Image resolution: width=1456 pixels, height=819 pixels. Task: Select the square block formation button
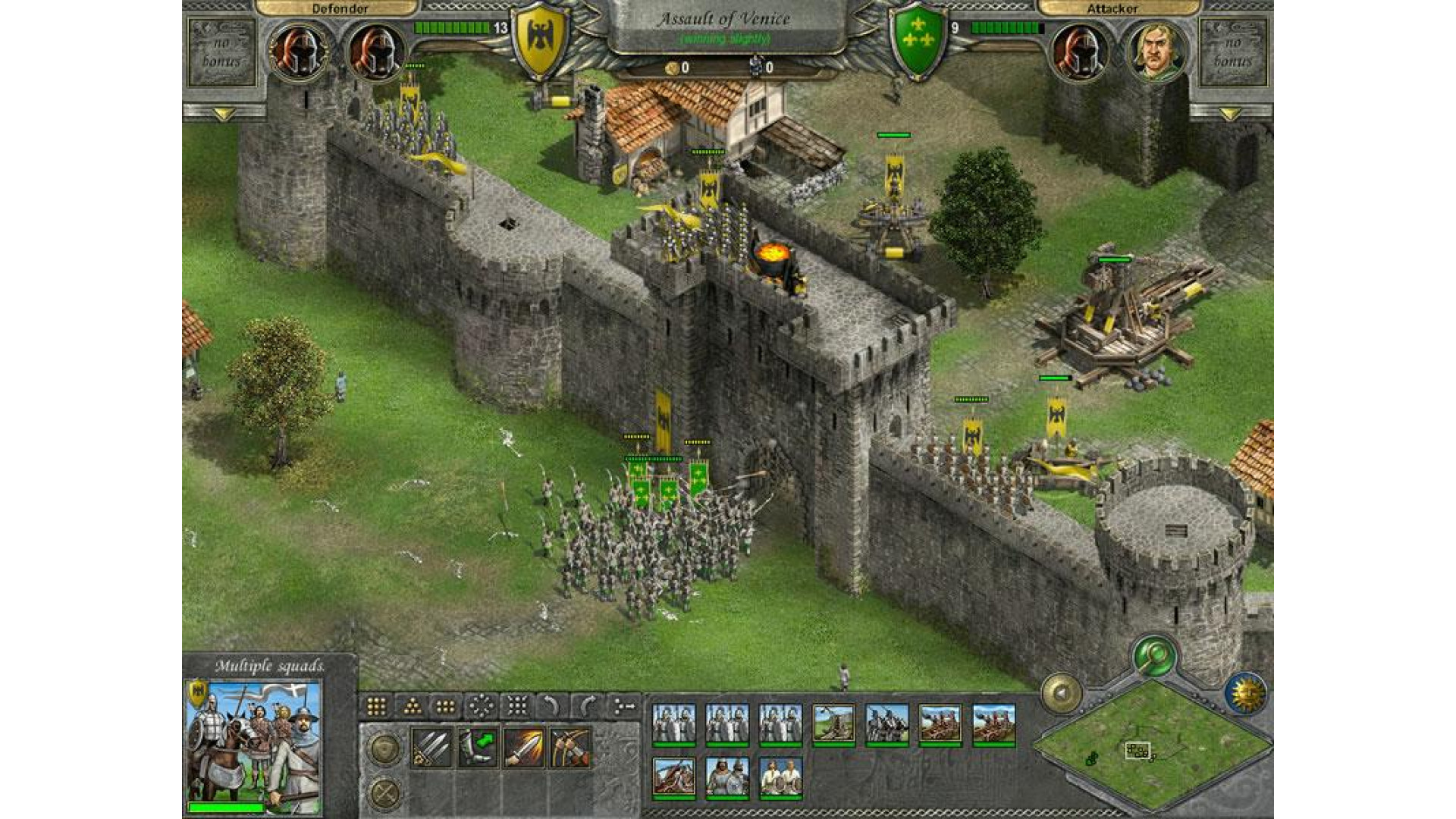tap(376, 707)
